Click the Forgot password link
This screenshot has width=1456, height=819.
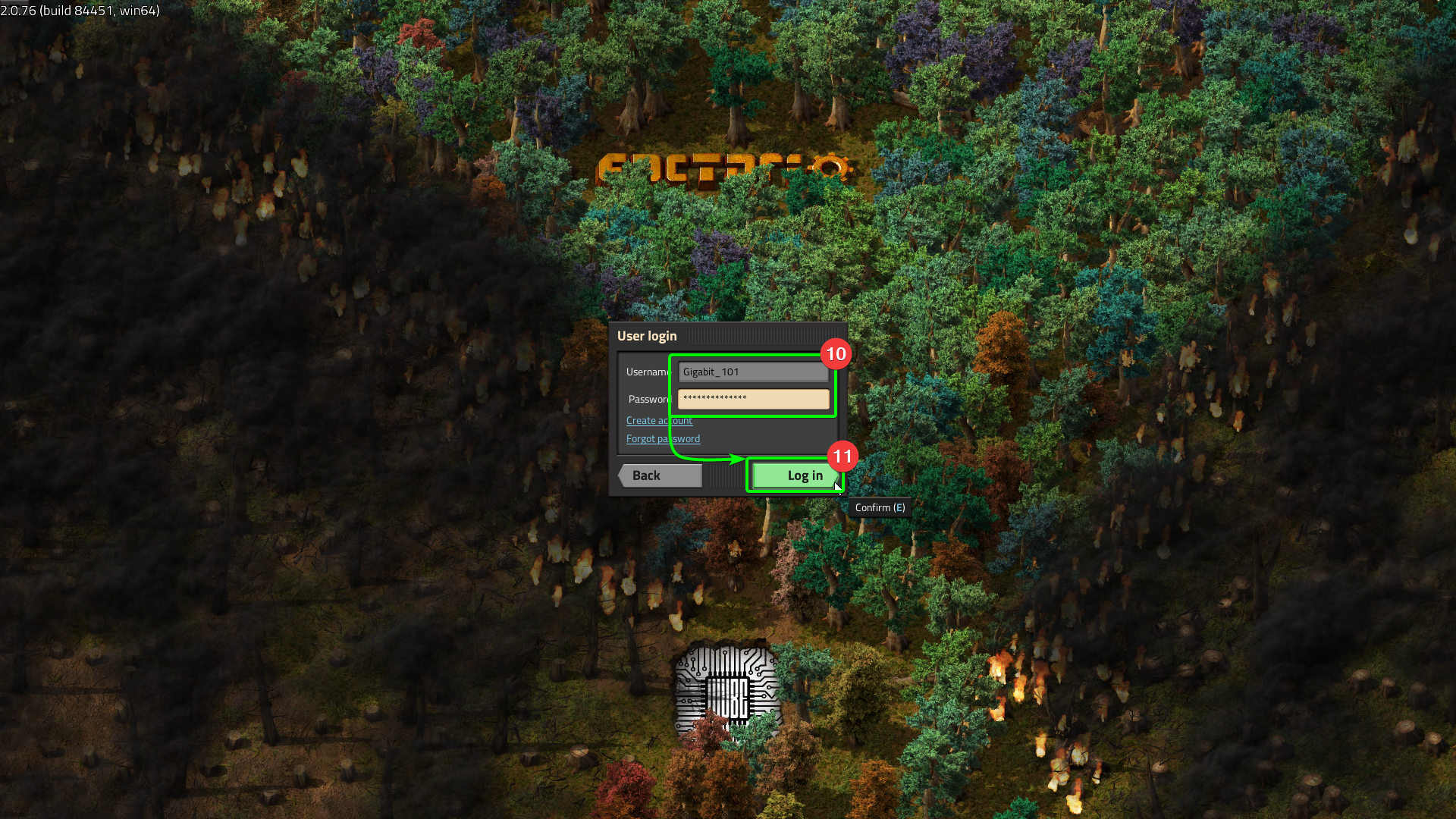(x=662, y=438)
